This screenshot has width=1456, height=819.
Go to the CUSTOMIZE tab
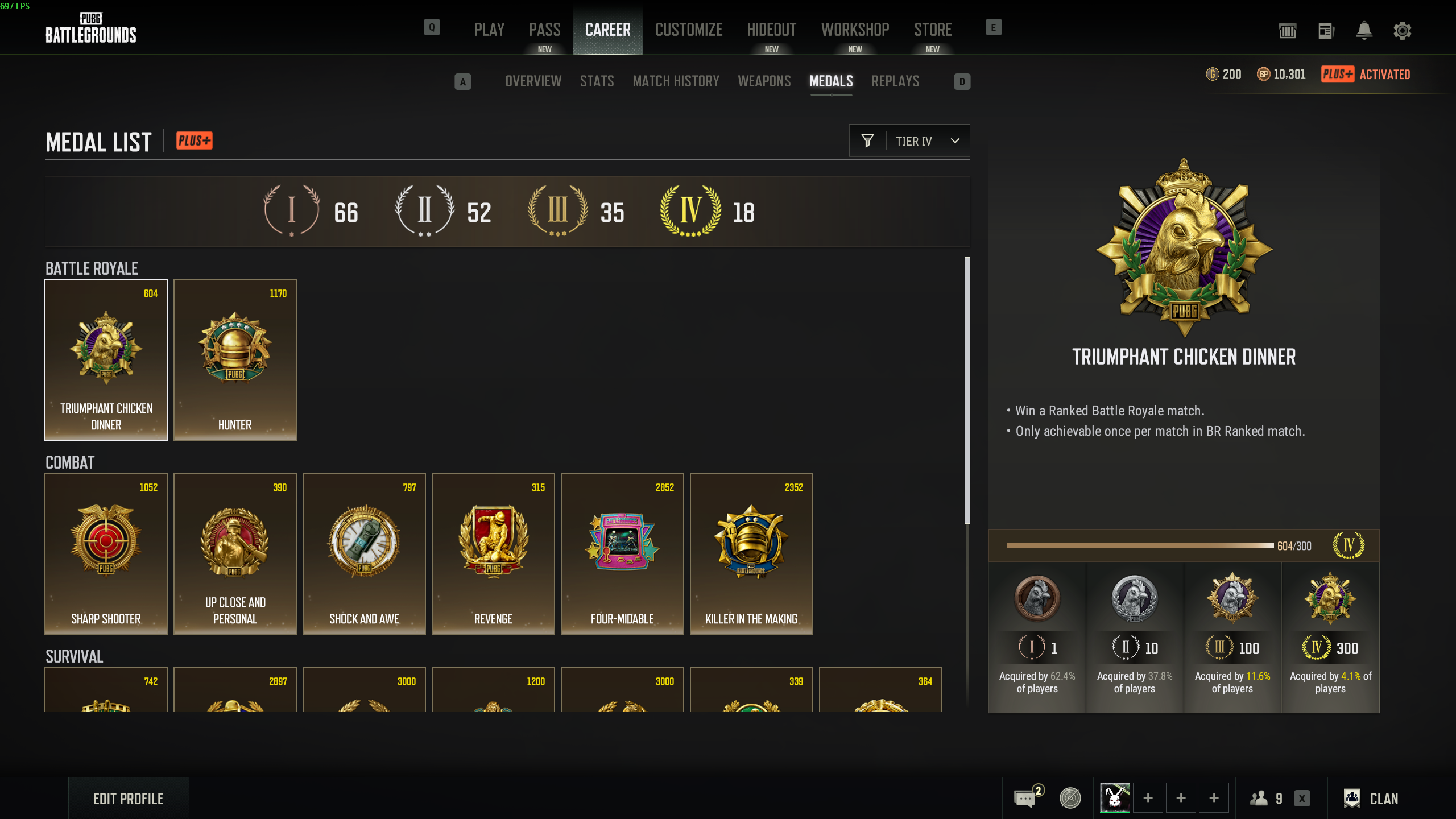click(x=689, y=30)
